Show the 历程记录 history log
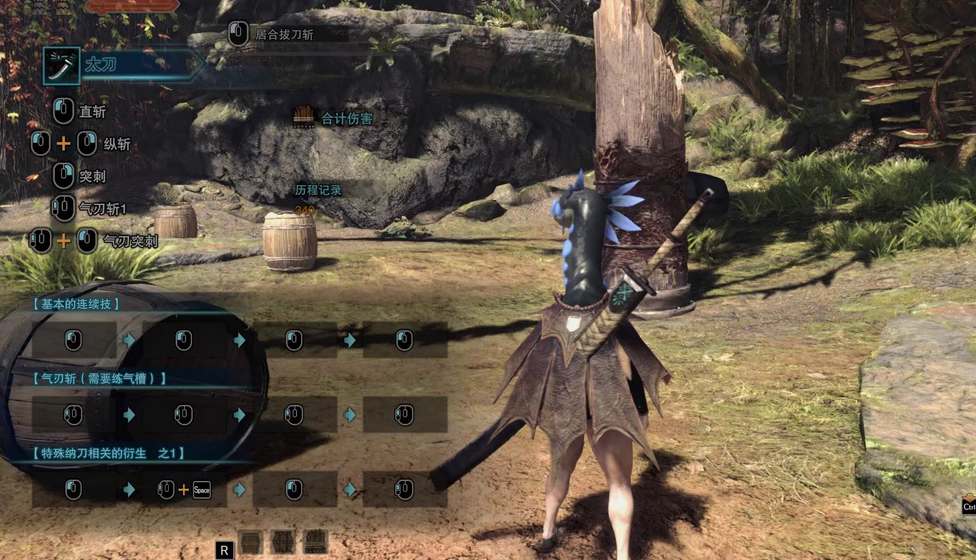Image resolution: width=976 pixels, height=560 pixels. point(318,189)
